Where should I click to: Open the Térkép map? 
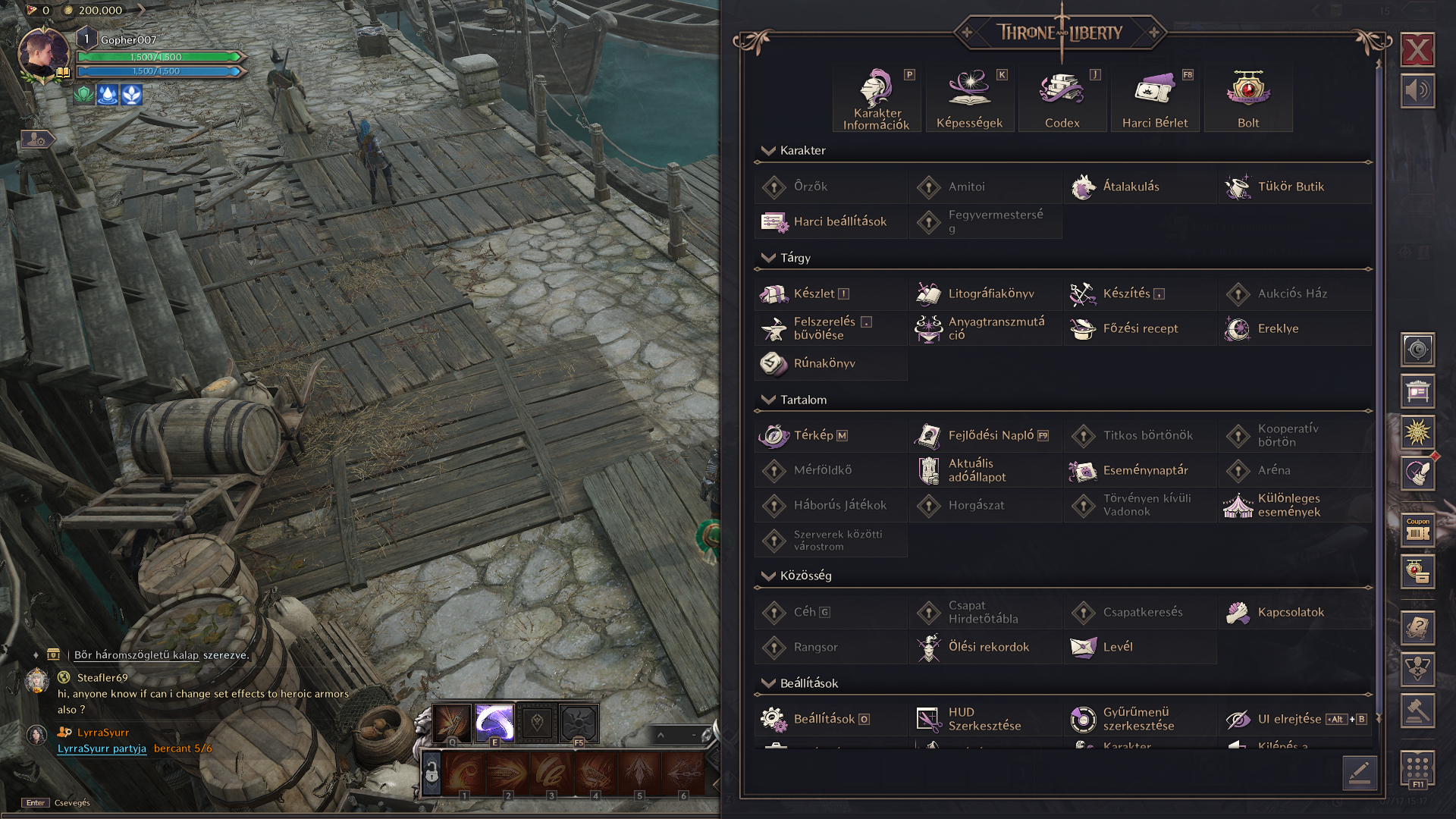(x=813, y=435)
